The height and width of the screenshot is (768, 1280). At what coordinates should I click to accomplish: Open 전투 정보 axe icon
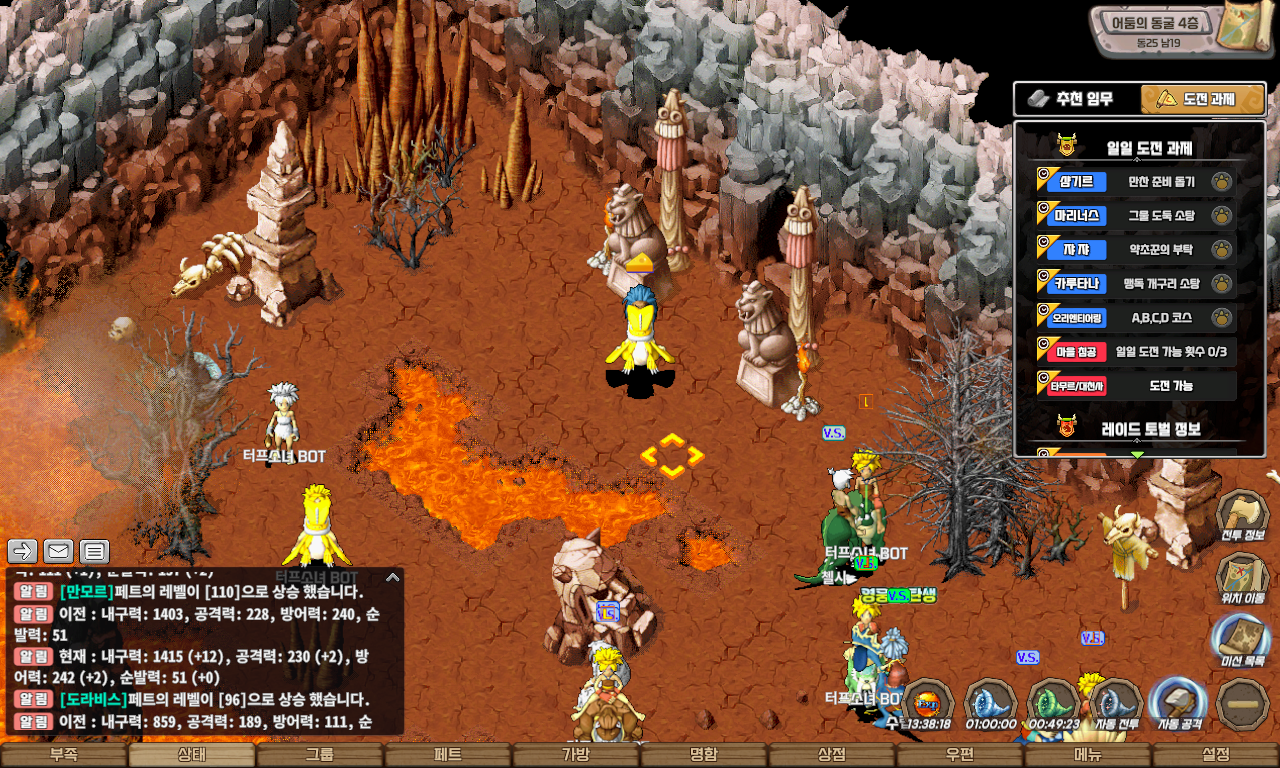pos(1242,515)
